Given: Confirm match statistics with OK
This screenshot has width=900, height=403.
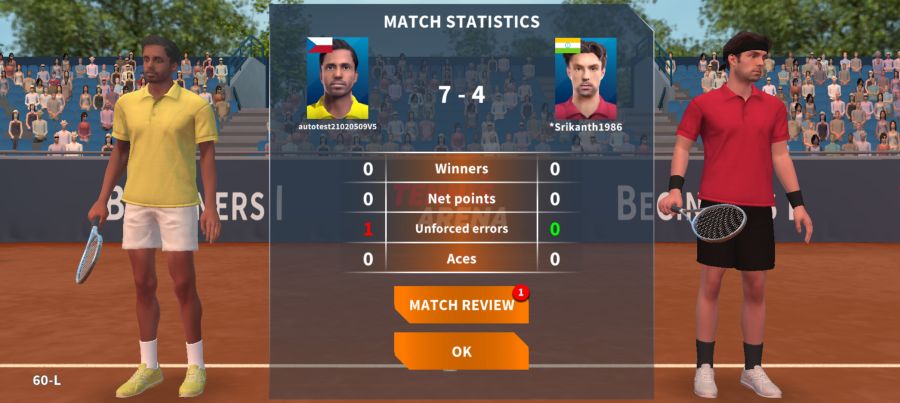Looking at the screenshot, I should (x=461, y=351).
